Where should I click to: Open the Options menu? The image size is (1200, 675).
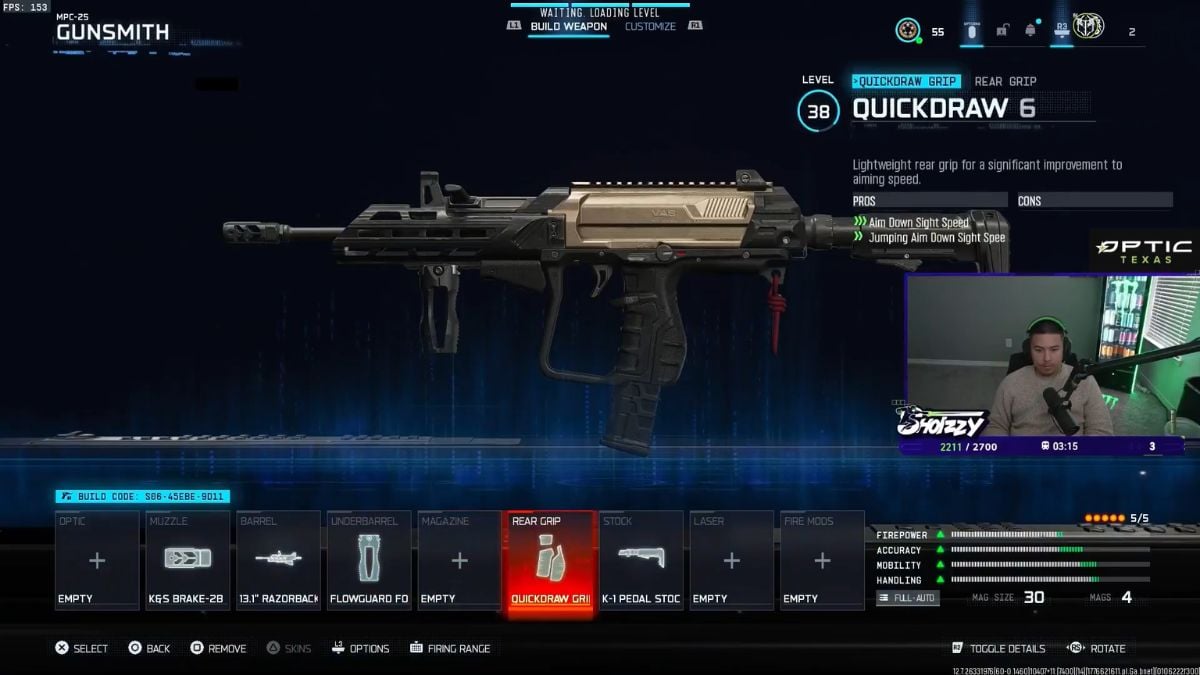[360, 648]
